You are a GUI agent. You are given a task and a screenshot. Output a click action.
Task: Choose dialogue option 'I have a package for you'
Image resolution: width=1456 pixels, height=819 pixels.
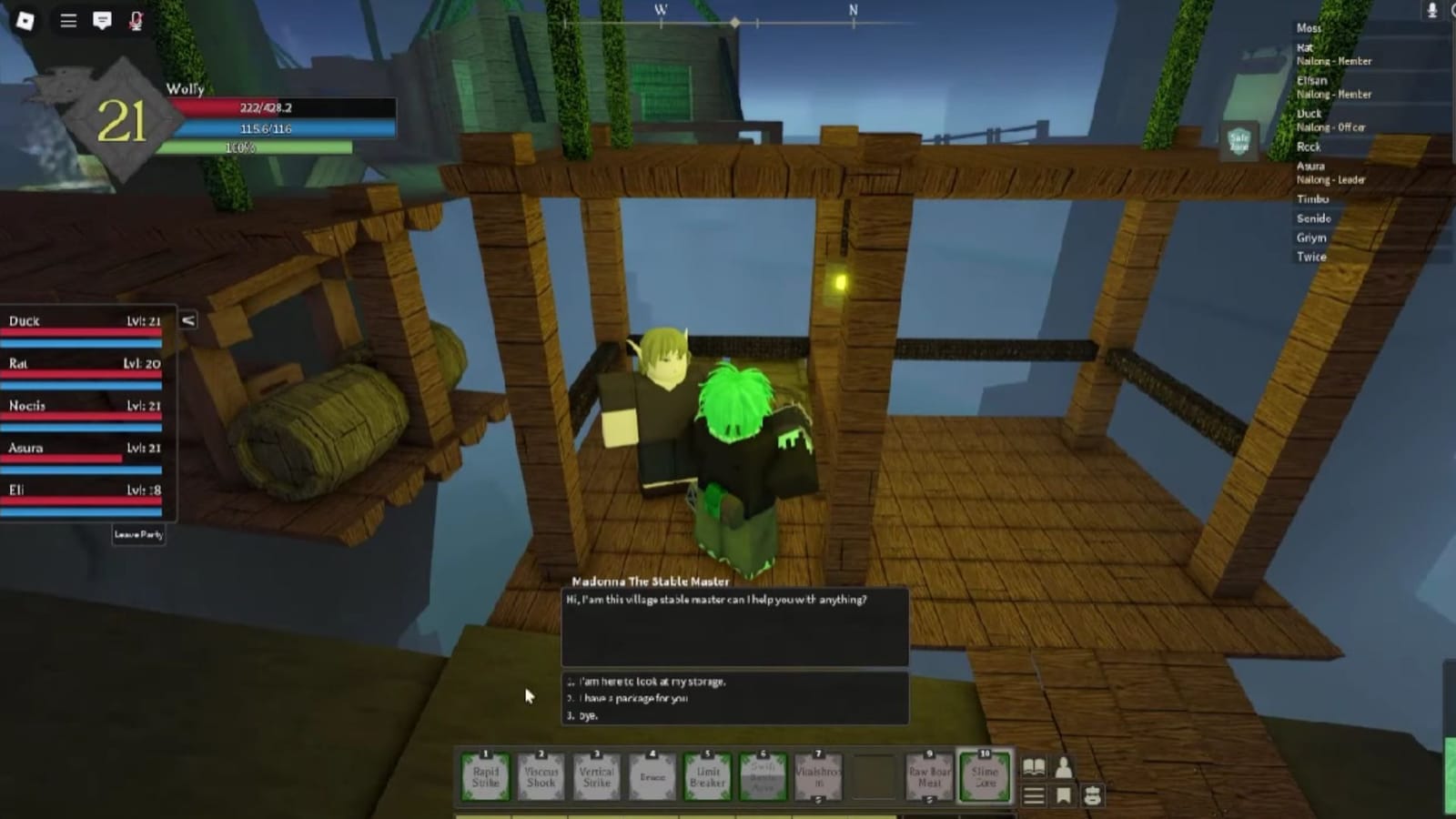(628, 698)
